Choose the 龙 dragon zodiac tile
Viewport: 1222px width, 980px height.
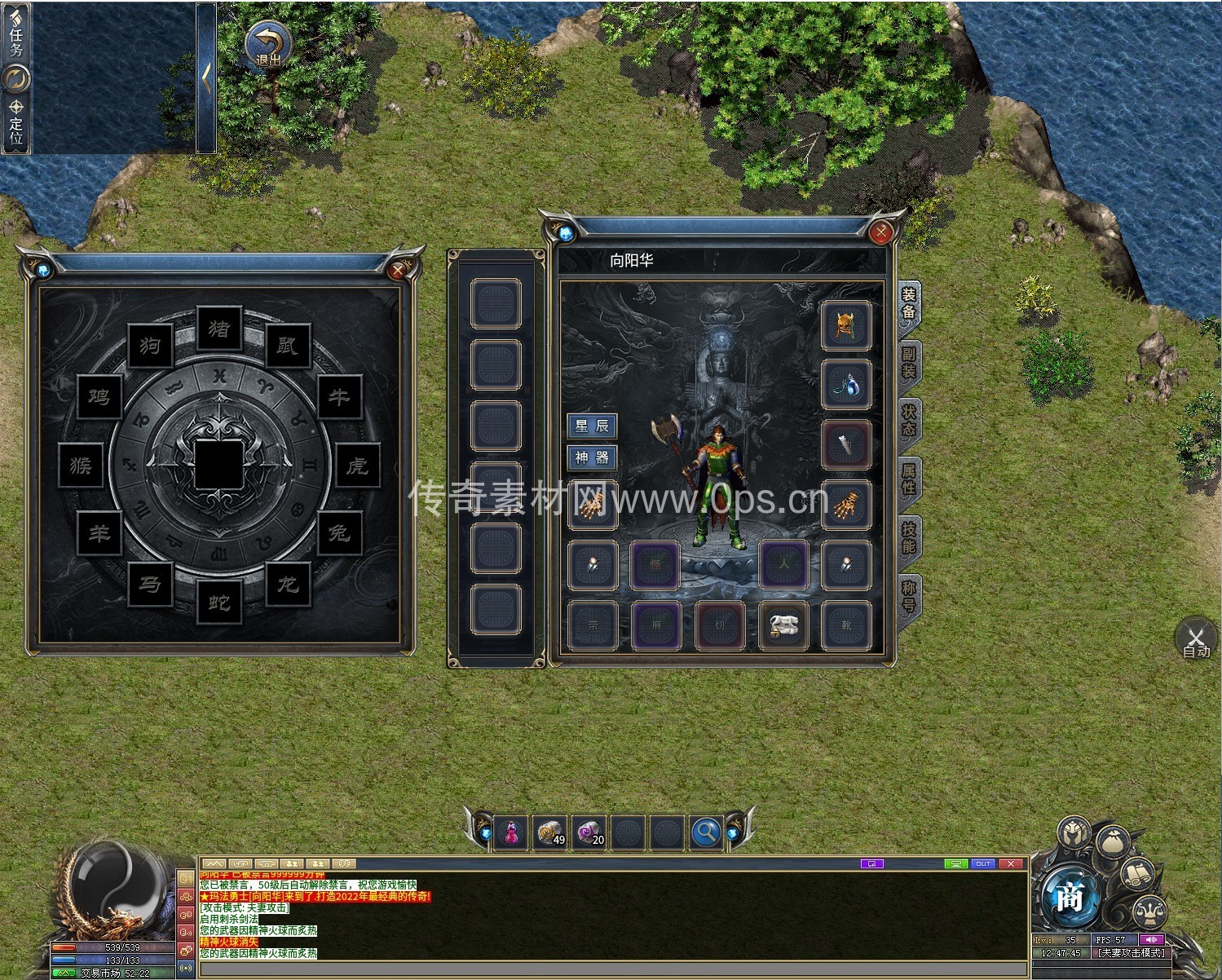click(288, 584)
